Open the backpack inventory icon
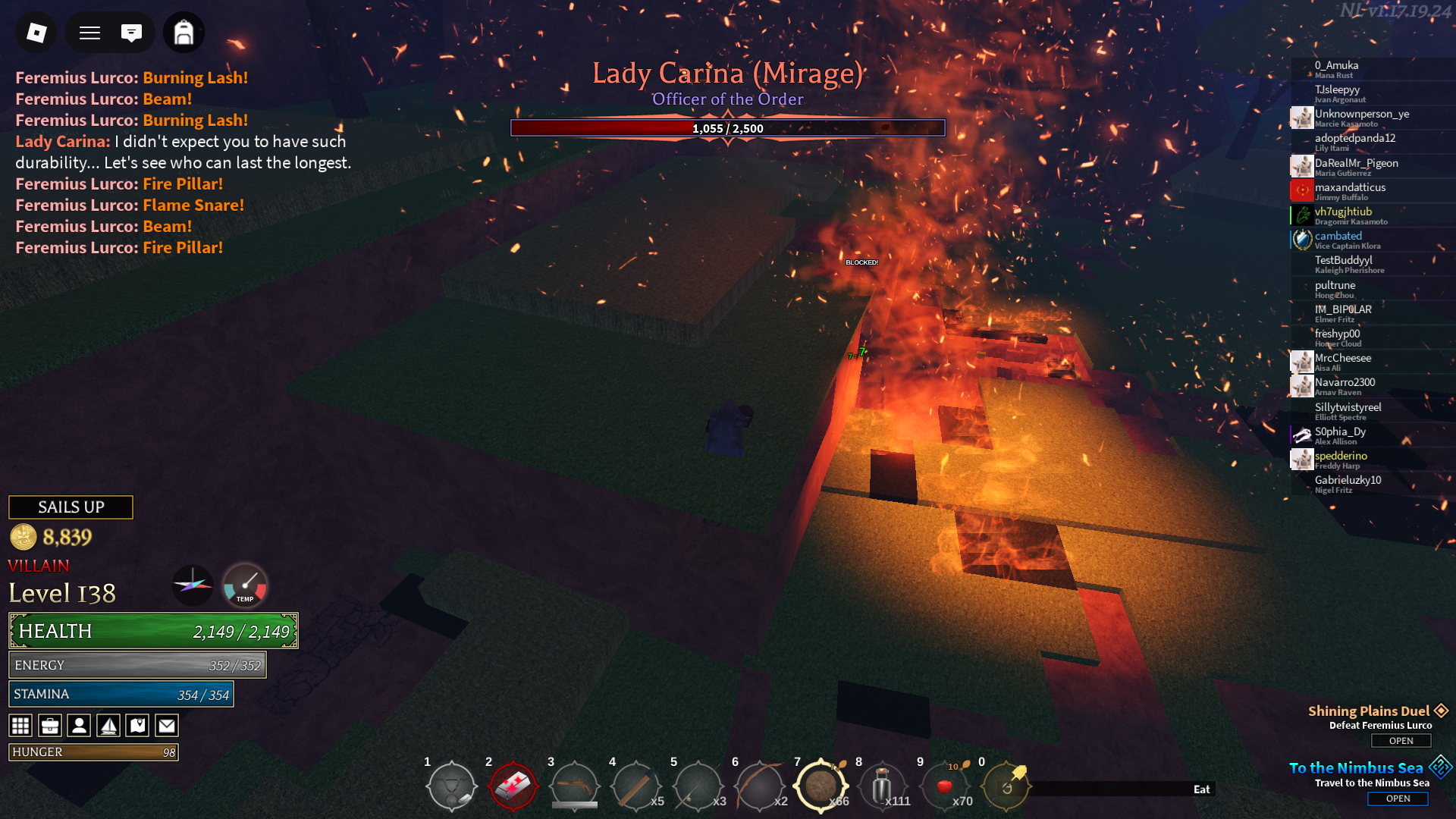 pyautogui.click(x=184, y=33)
